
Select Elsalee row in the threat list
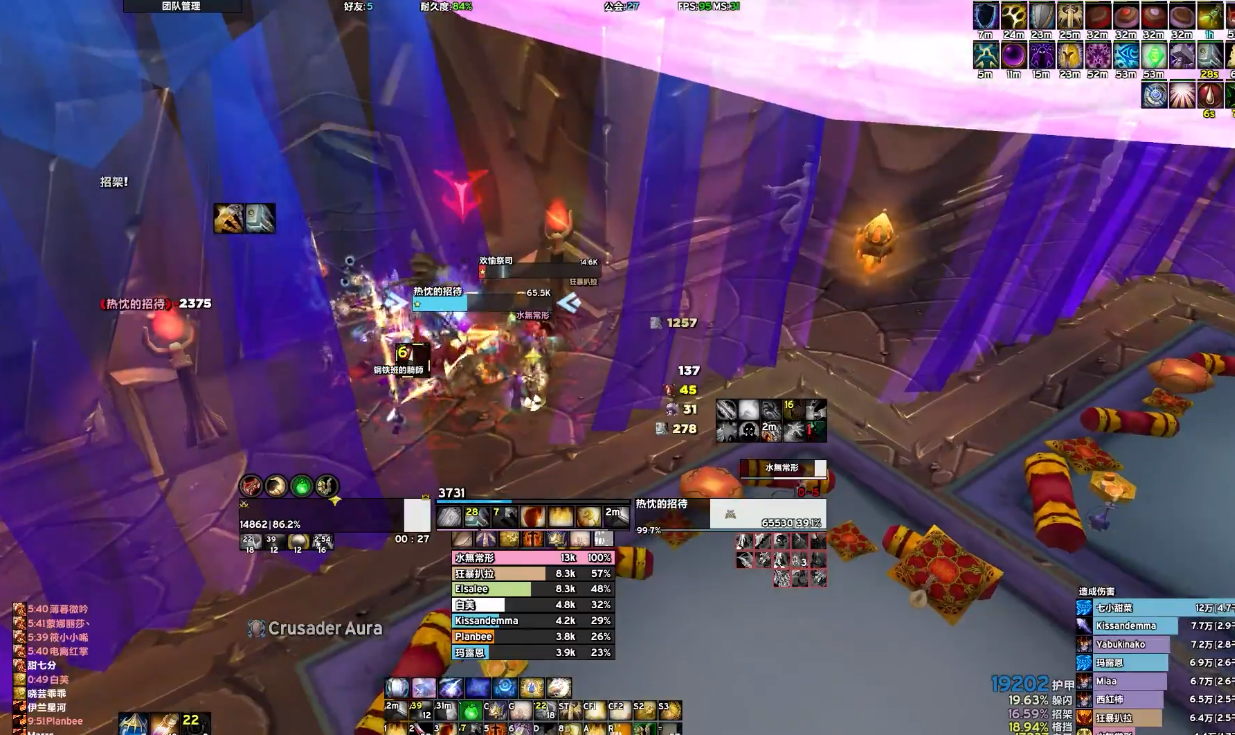pyautogui.click(x=532, y=589)
